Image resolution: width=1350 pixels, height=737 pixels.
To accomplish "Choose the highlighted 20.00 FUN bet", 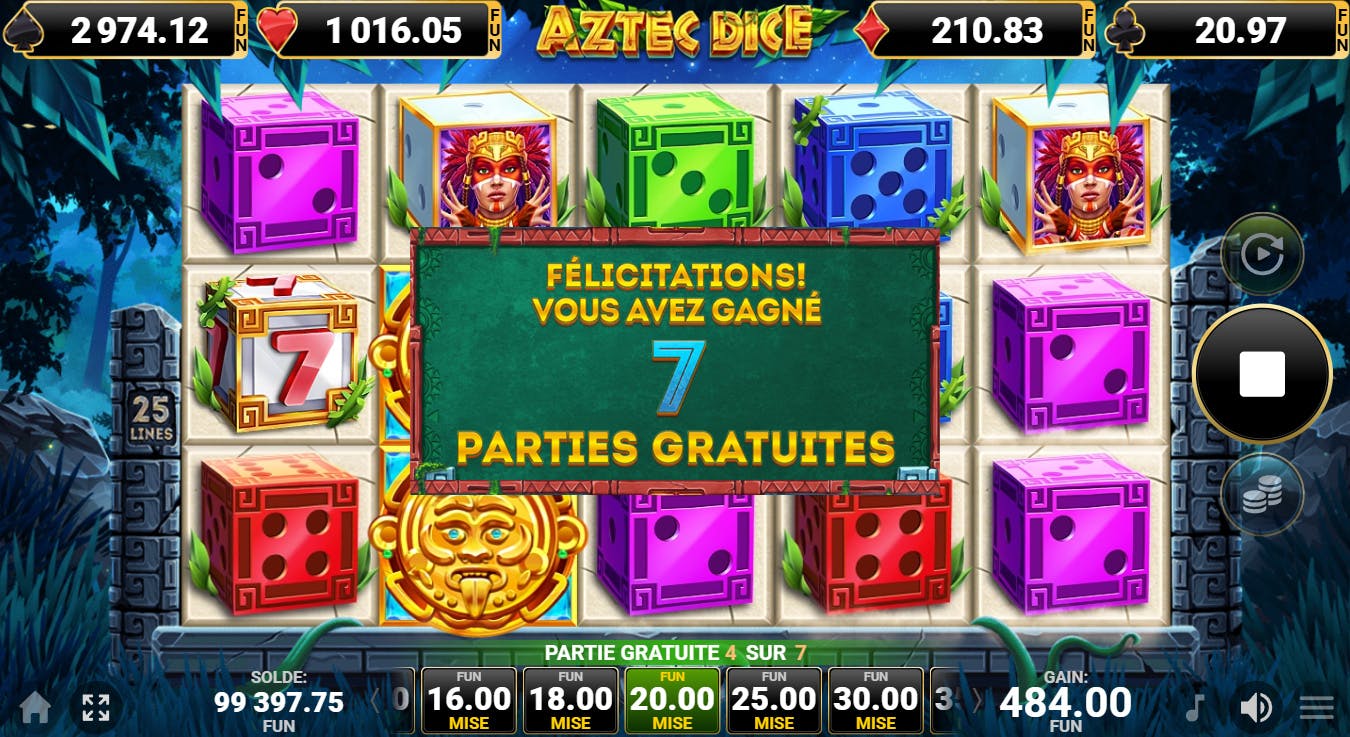I will click(x=672, y=700).
